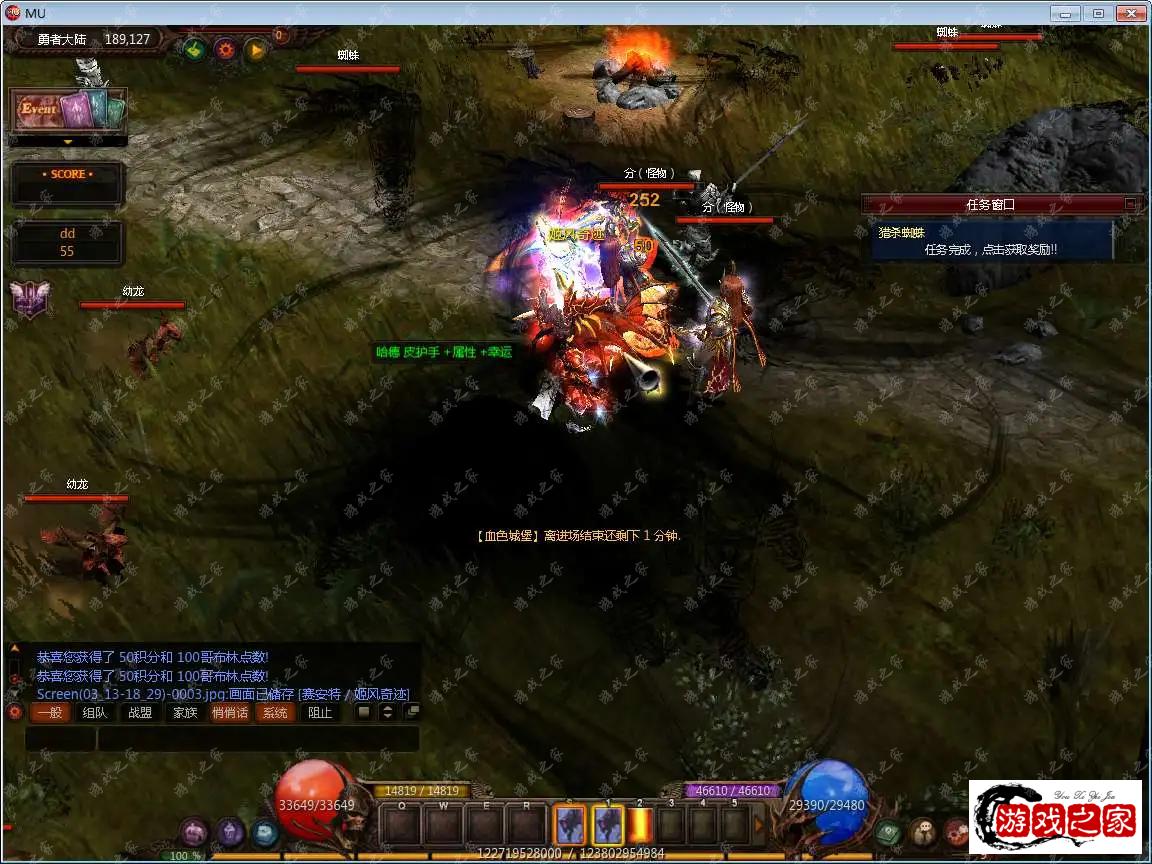Click the chat message input field
1152x864 pixels.
257,739
